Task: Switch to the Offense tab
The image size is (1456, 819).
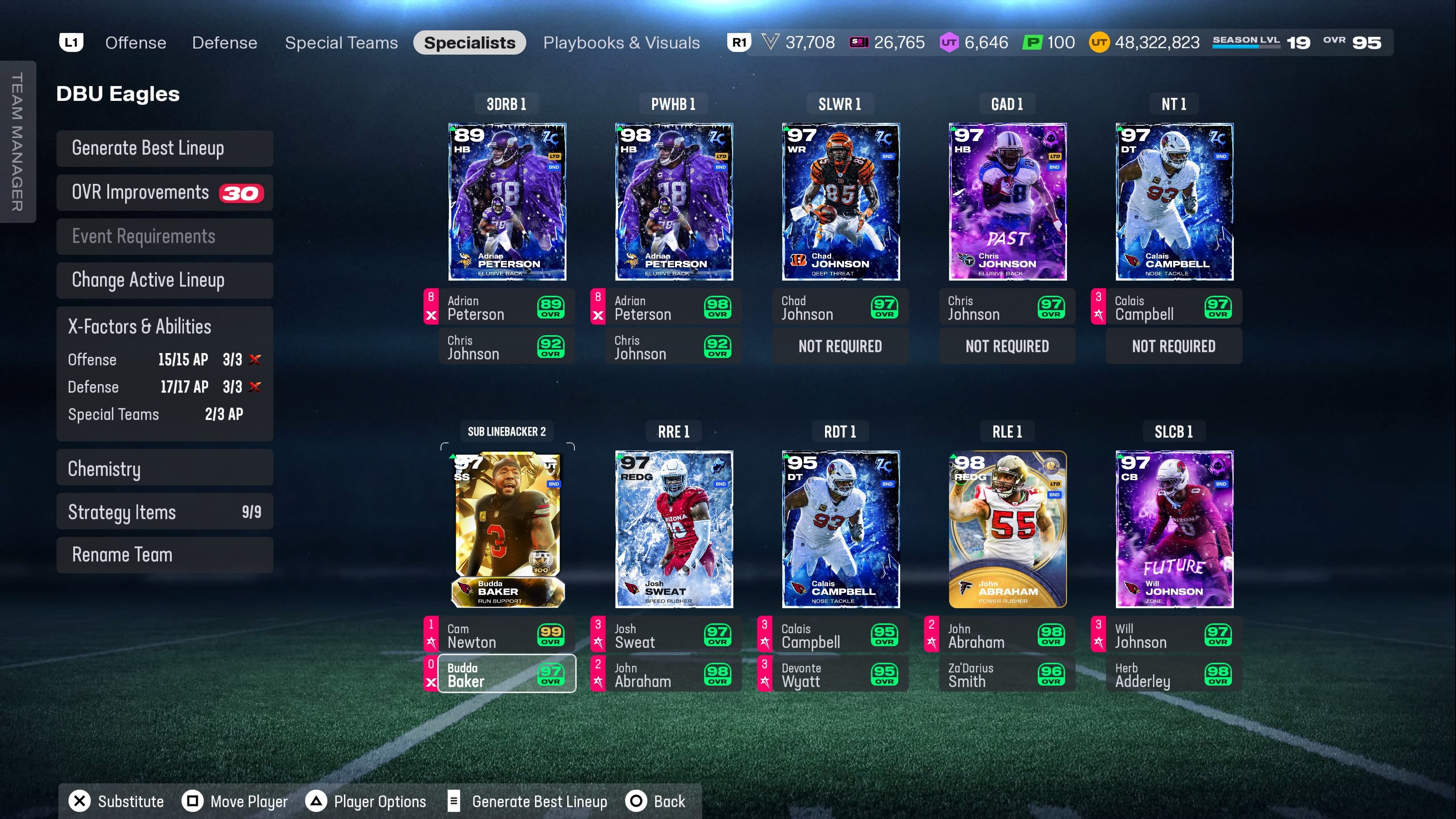Action: tap(136, 43)
